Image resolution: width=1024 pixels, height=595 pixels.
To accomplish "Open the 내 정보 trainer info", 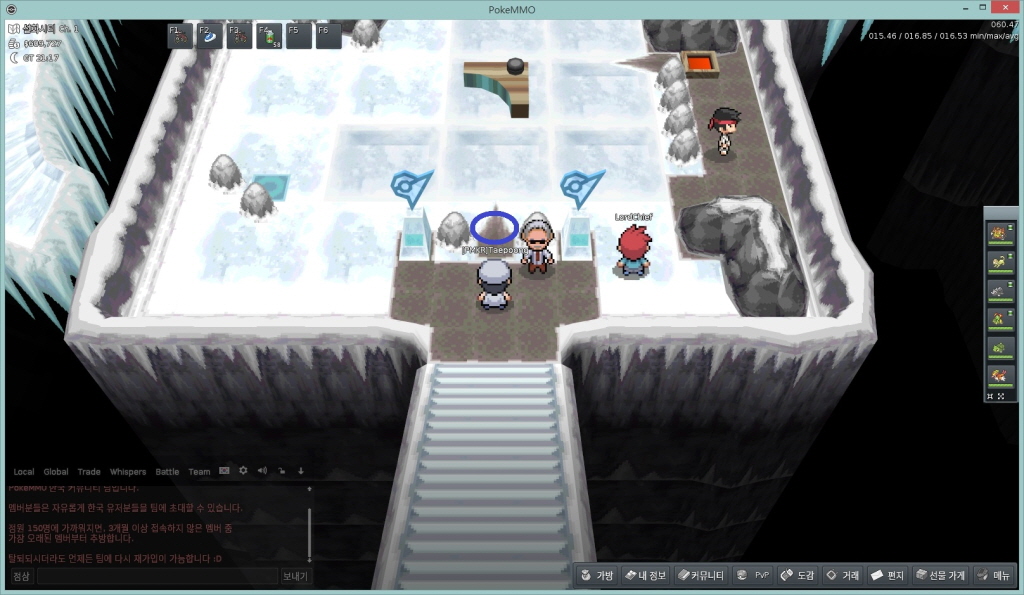I will (x=644, y=575).
